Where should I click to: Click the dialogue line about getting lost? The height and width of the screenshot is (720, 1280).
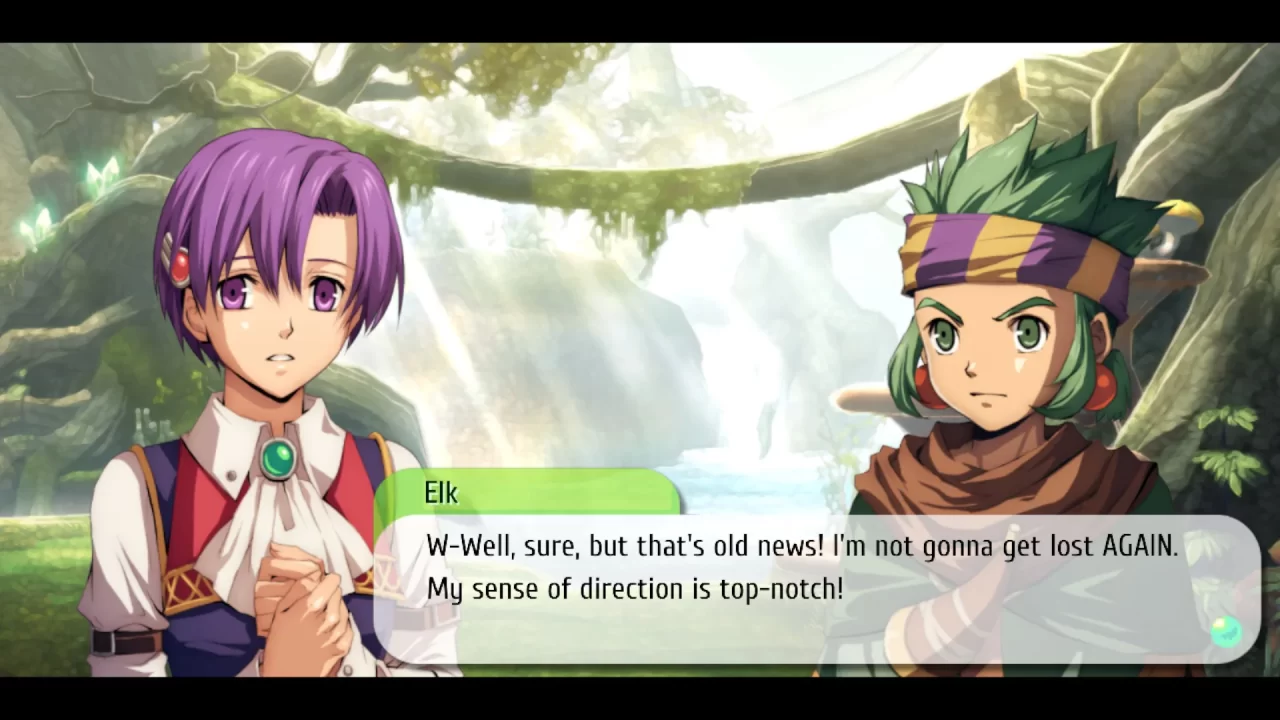(x=800, y=546)
